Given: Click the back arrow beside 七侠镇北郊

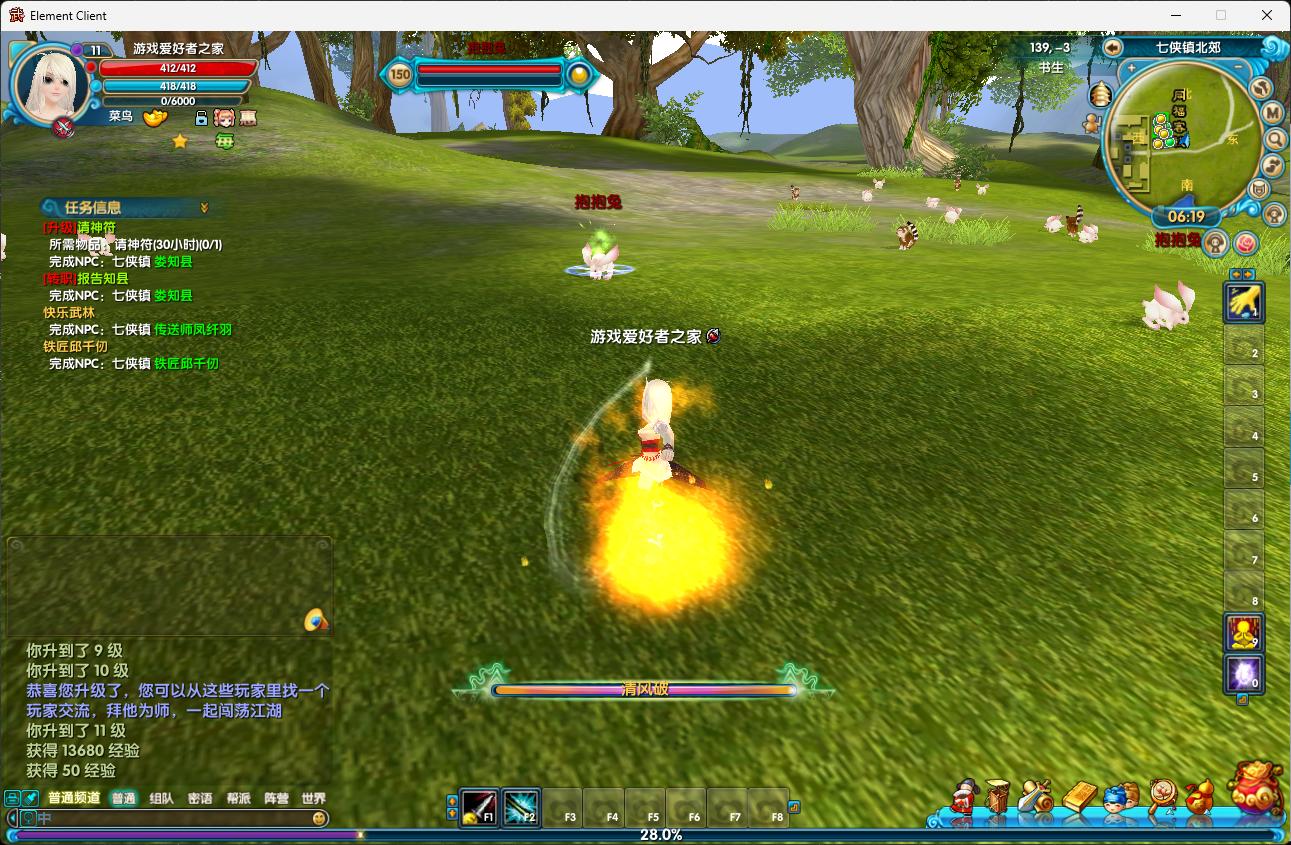Looking at the screenshot, I should (x=1113, y=47).
